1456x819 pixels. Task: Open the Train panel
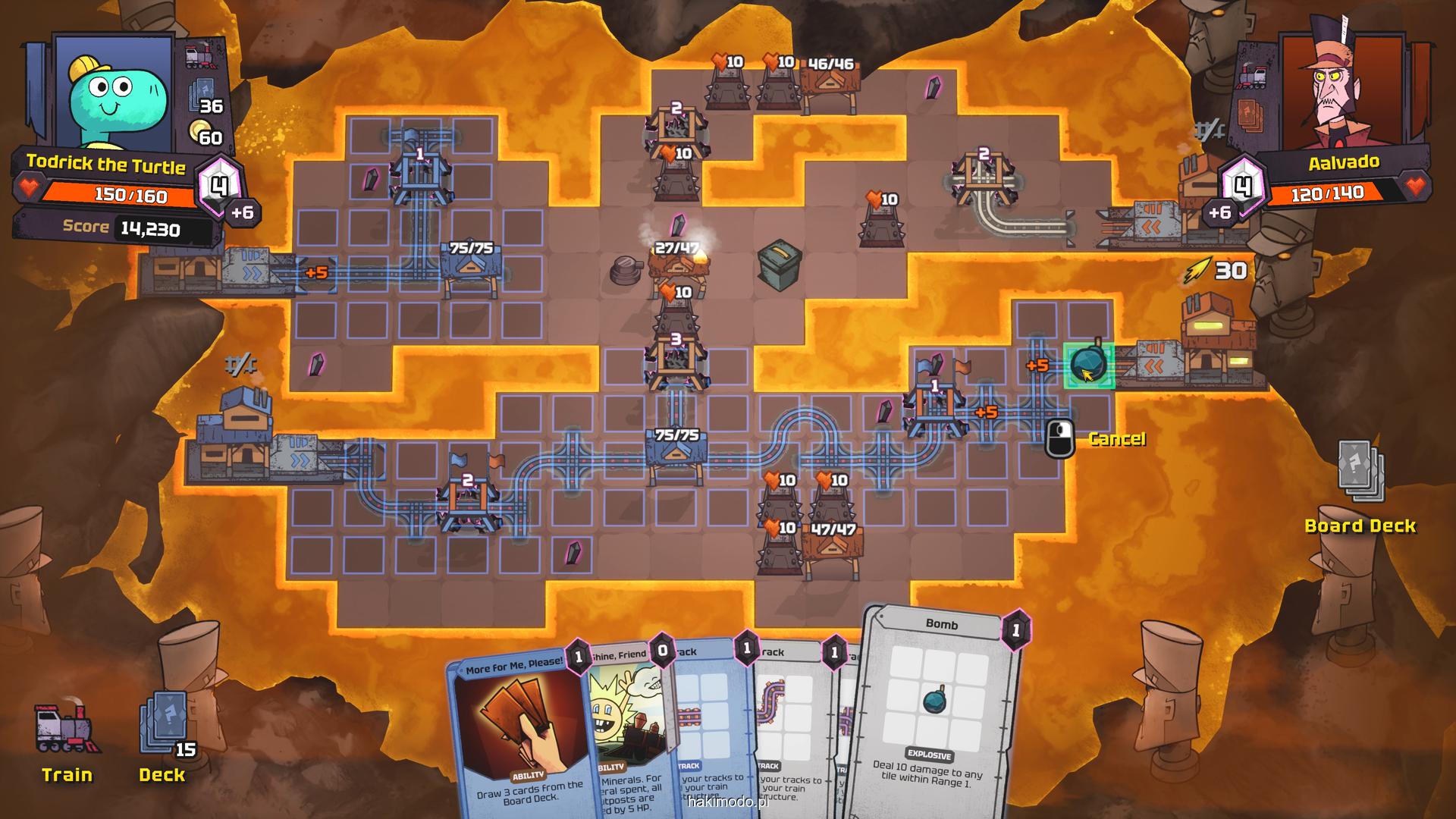pyautogui.click(x=67, y=739)
